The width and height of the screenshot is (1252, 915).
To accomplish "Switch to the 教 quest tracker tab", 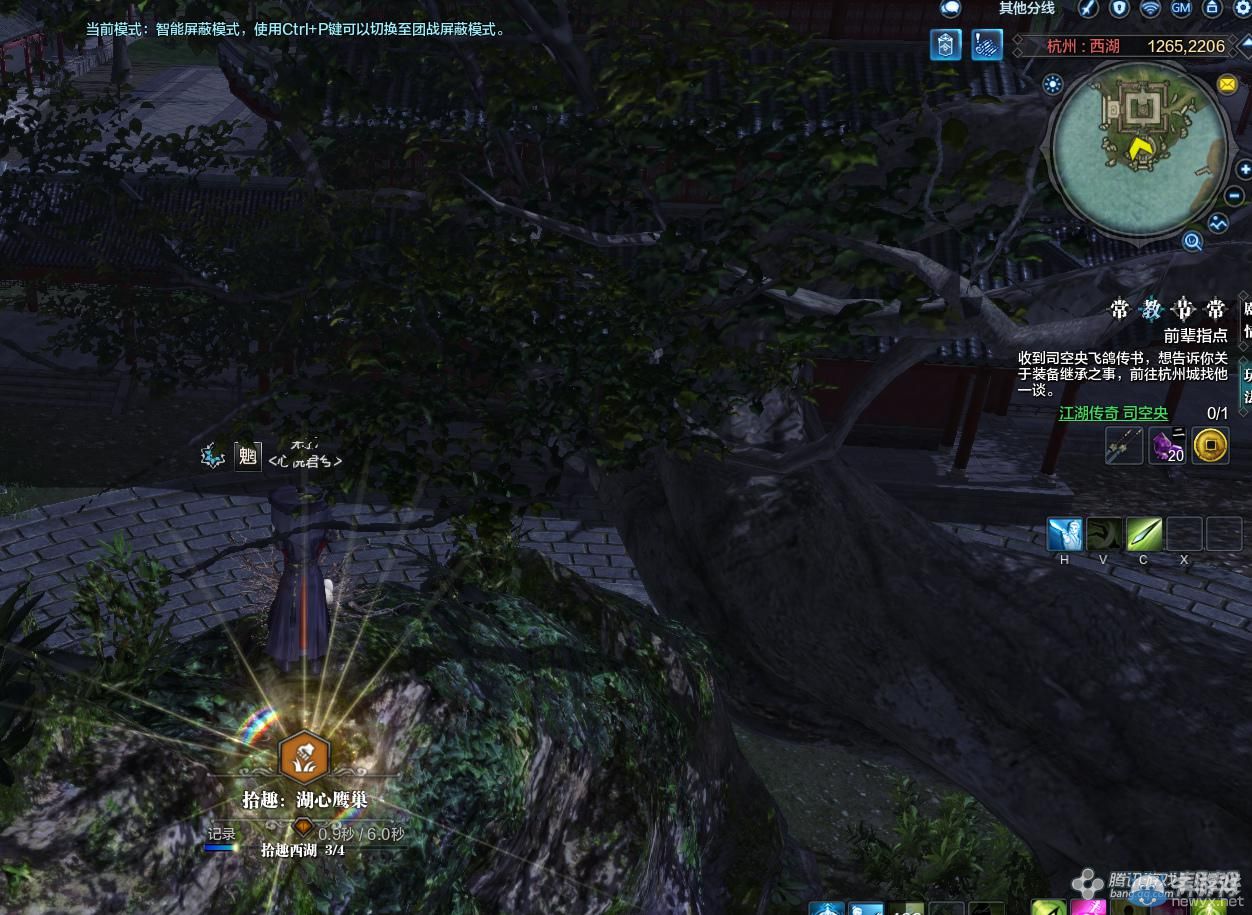I will (1152, 309).
